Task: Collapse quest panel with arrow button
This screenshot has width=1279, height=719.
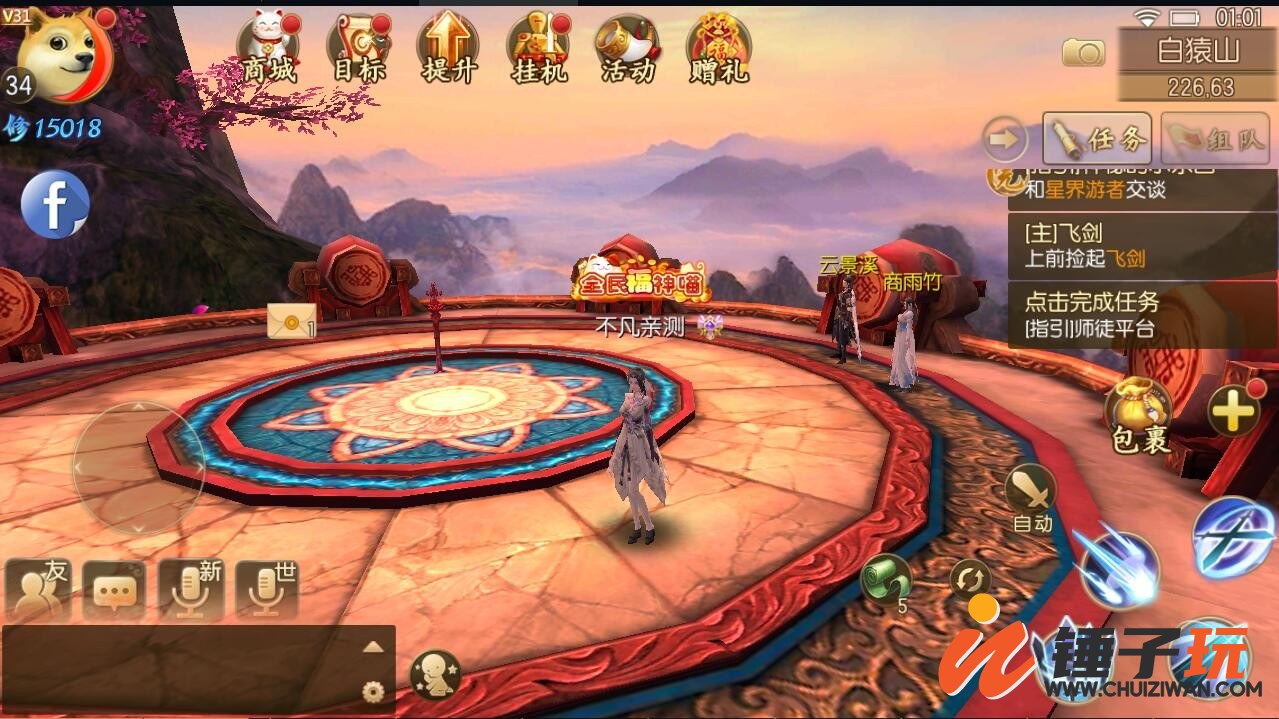Action: click(x=1004, y=139)
